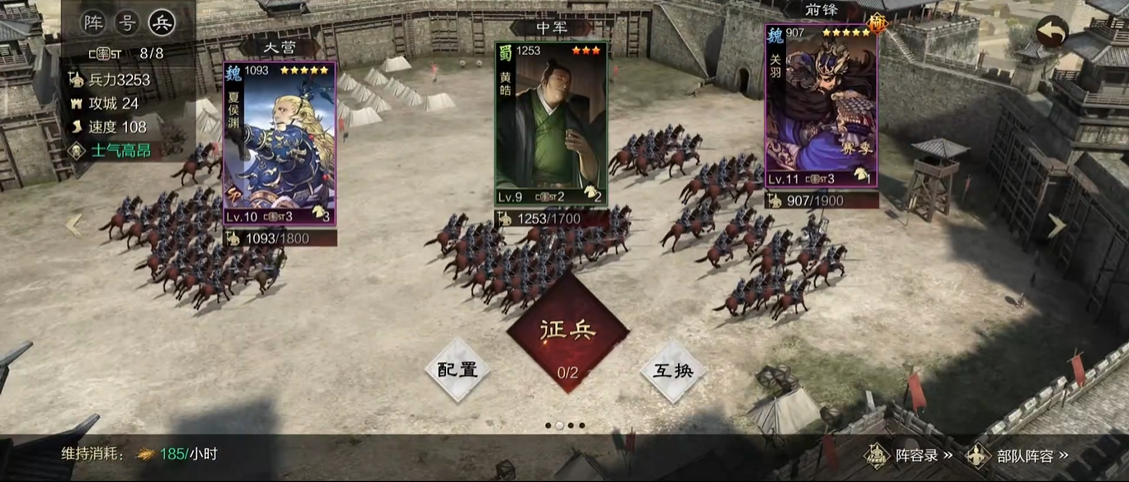
Task: Switch to the 阵 formation tab
Action: (x=93, y=23)
